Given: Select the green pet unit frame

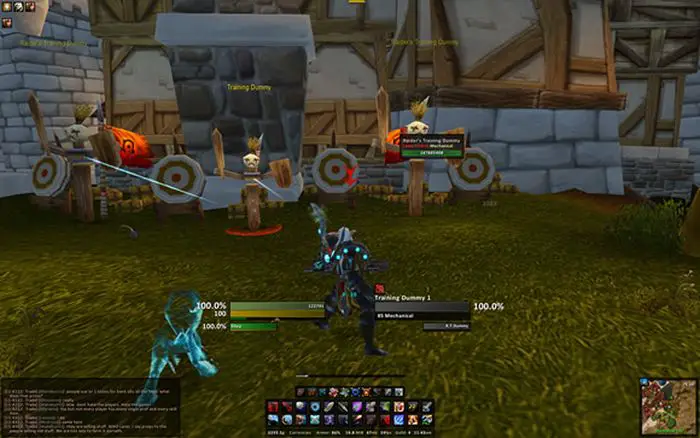Looking at the screenshot, I should pos(254,326).
